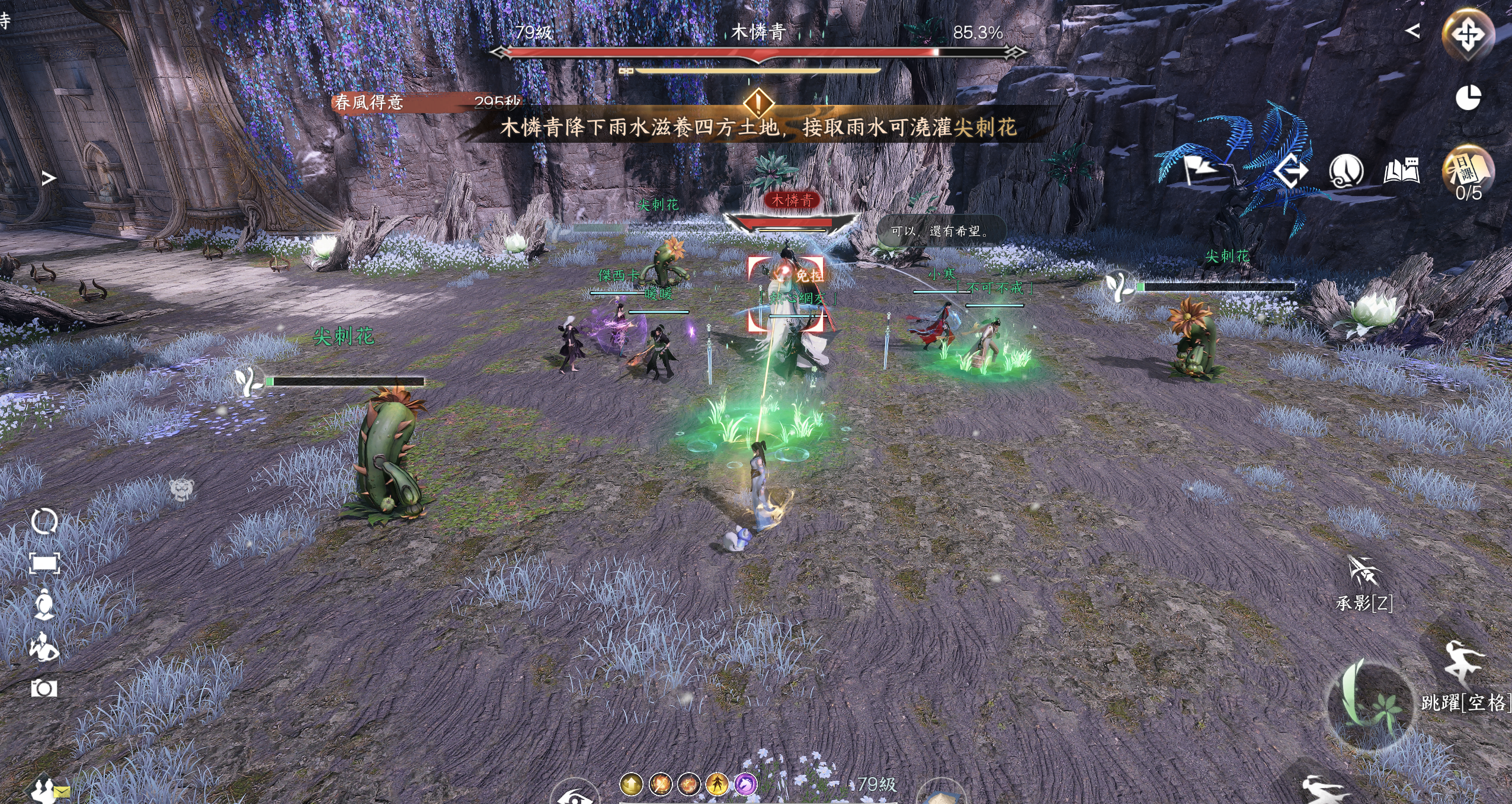The height and width of the screenshot is (804, 1512).
Task: Open the pie chart statistics icon
Action: (1468, 98)
